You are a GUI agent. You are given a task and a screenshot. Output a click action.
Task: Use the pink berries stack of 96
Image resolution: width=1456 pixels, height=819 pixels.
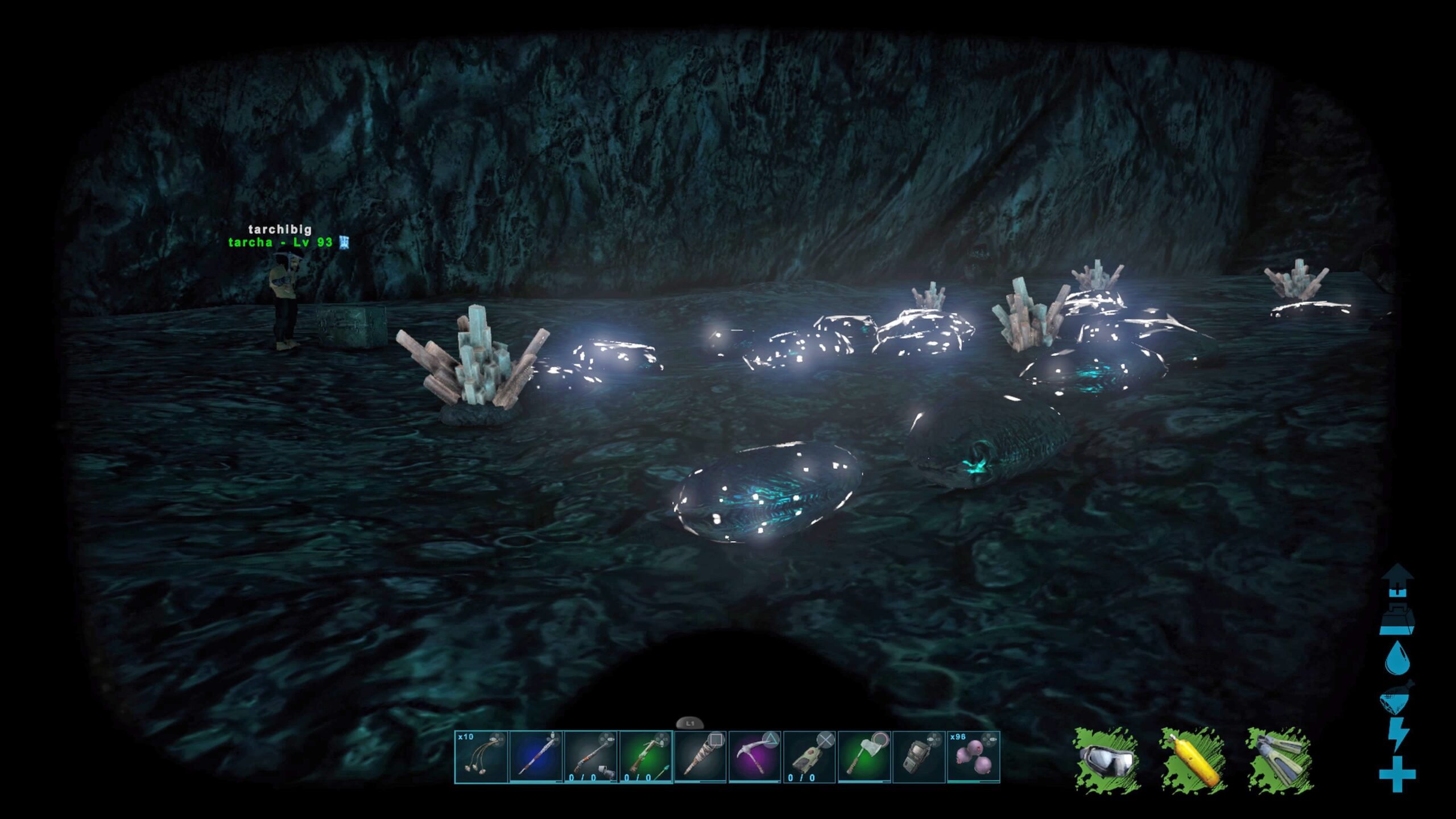point(973,757)
